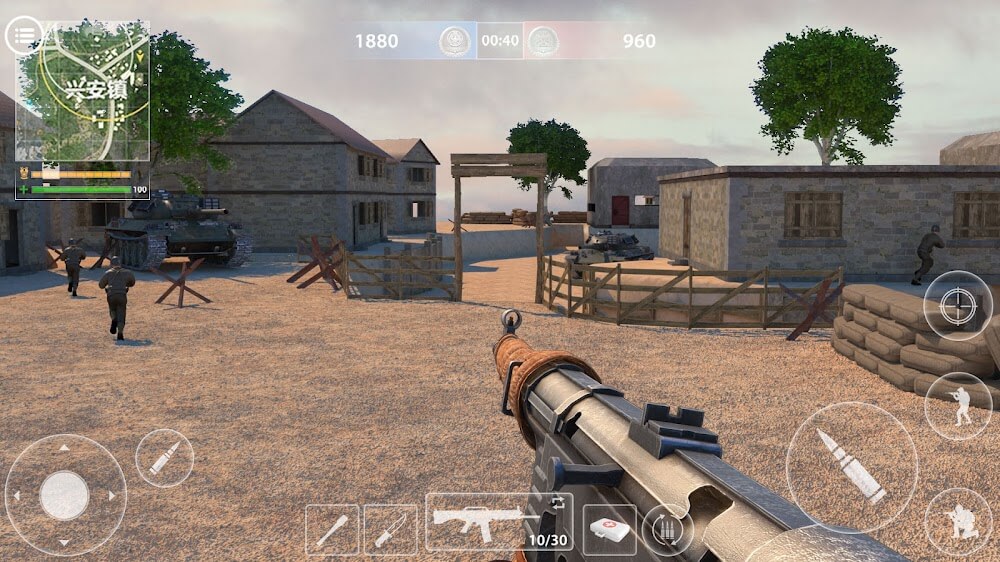The width and height of the screenshot is (1000, 562).
Task: Select the grenade slot
Action: (x=332, y=529)
